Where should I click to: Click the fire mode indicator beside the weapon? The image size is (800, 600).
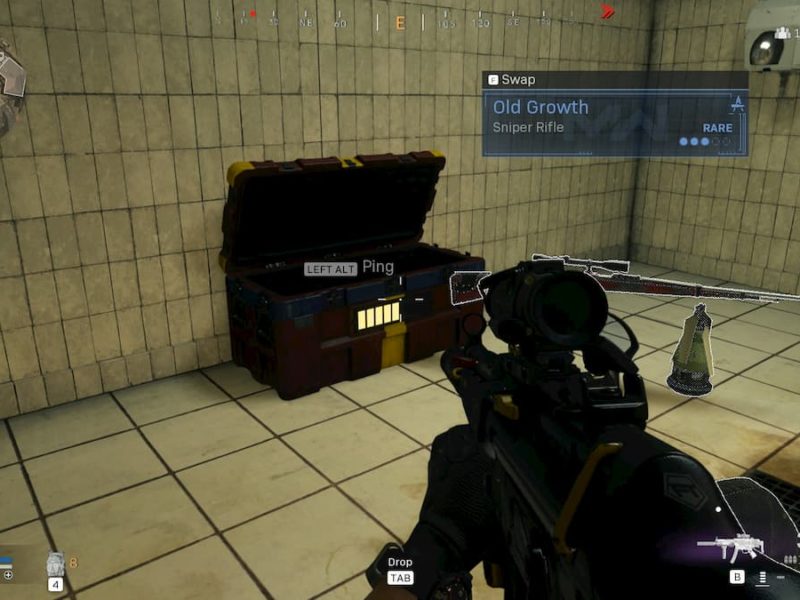[x=763, y=576]
